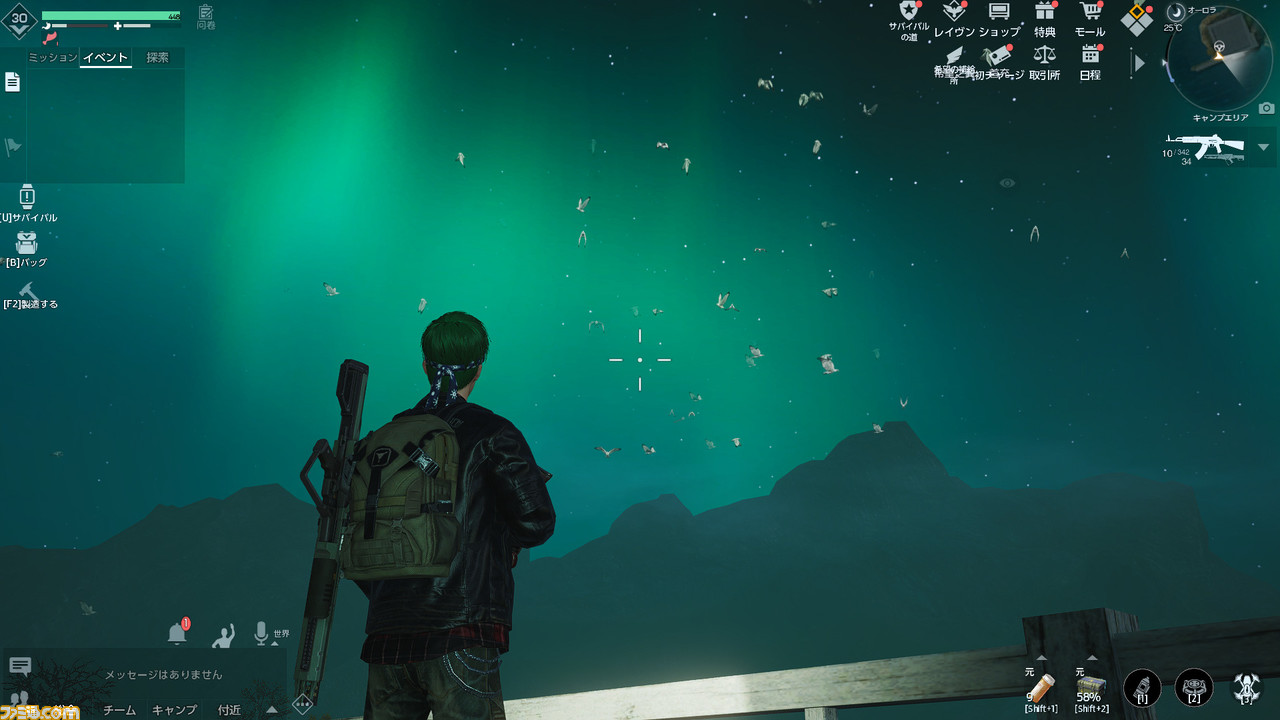Collapse the top-right menu with the arrow

pyautogui.click(x=1139, y=63)
